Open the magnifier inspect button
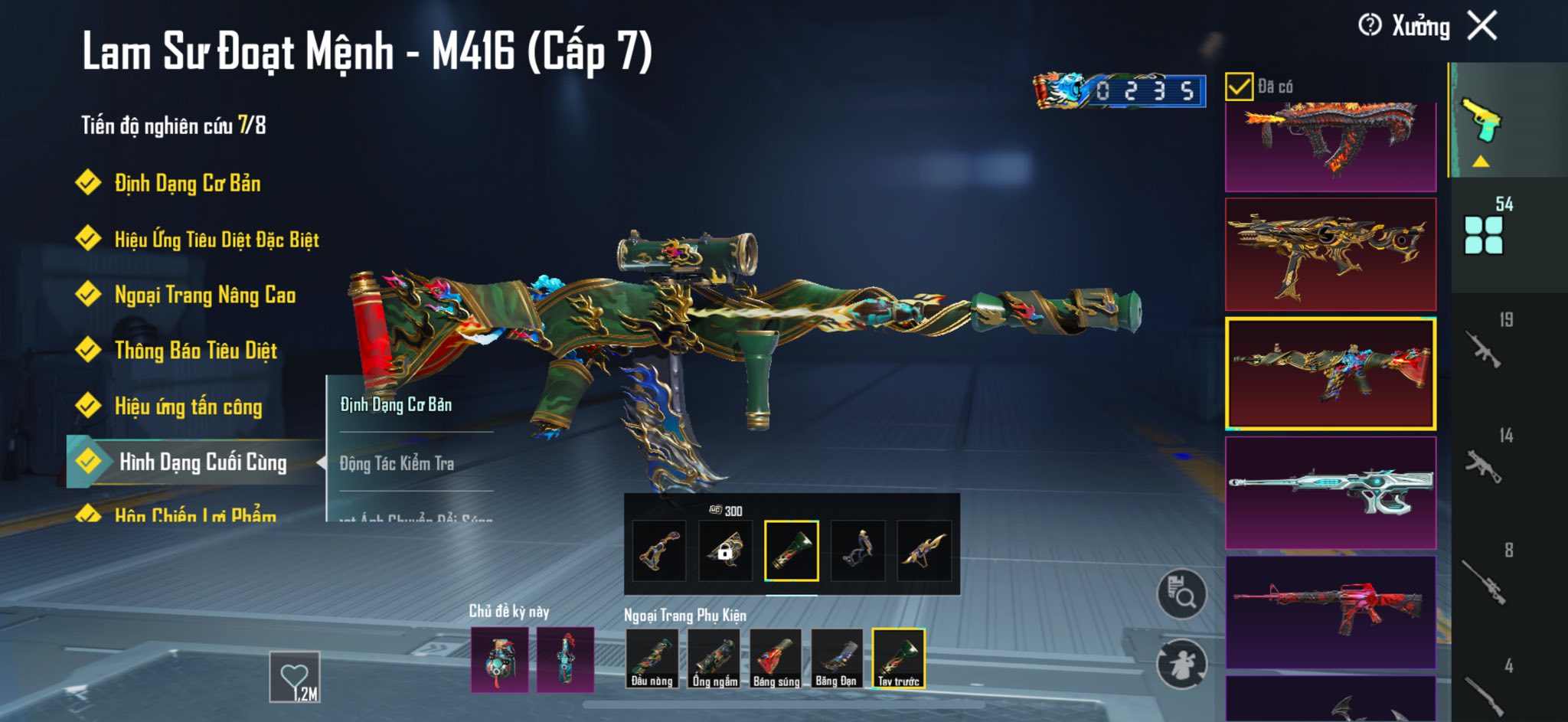Screen dimensions: 1568x722 pos(1181,593)
